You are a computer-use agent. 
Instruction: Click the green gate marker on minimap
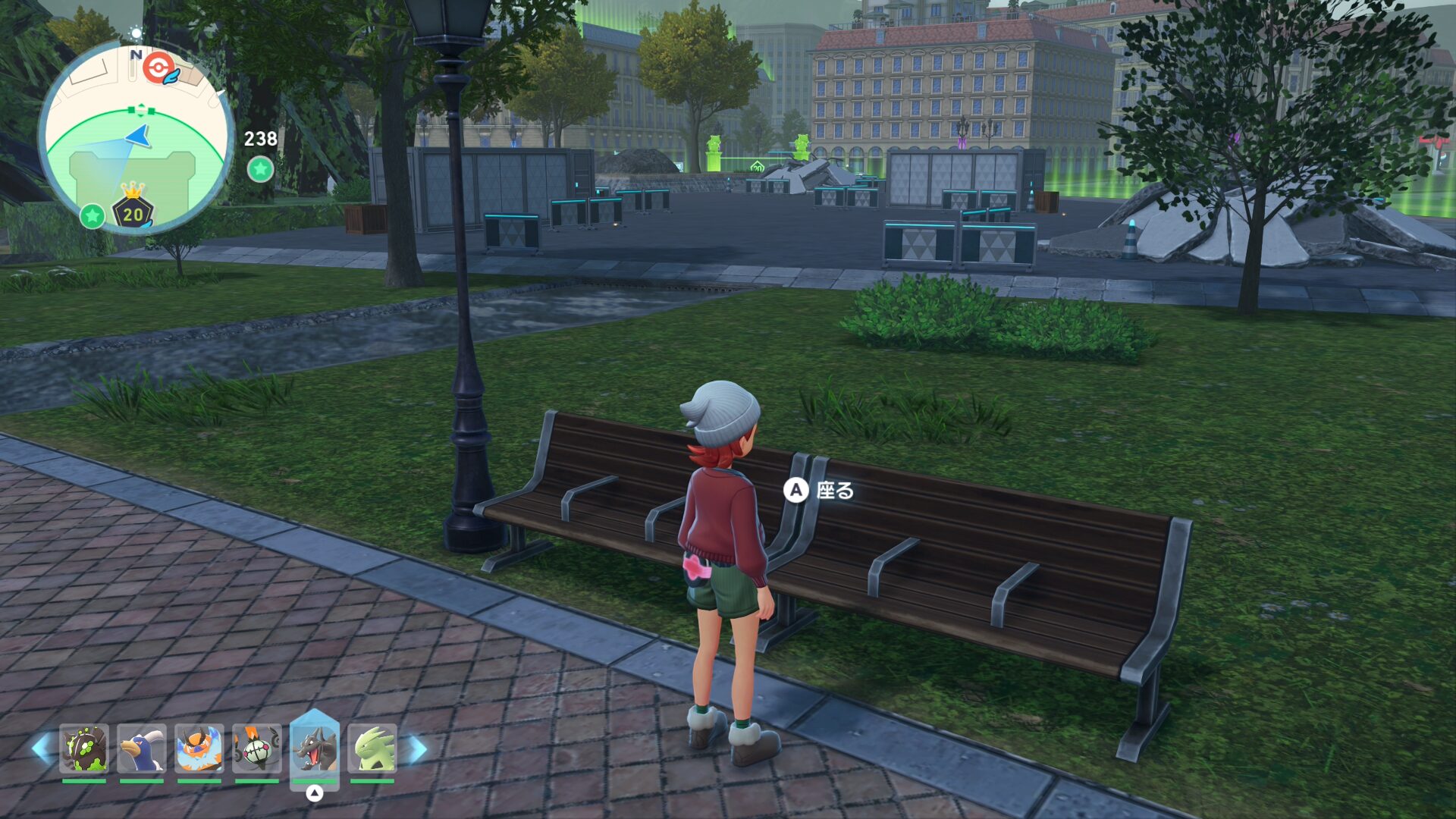click(x=141, y=111)
